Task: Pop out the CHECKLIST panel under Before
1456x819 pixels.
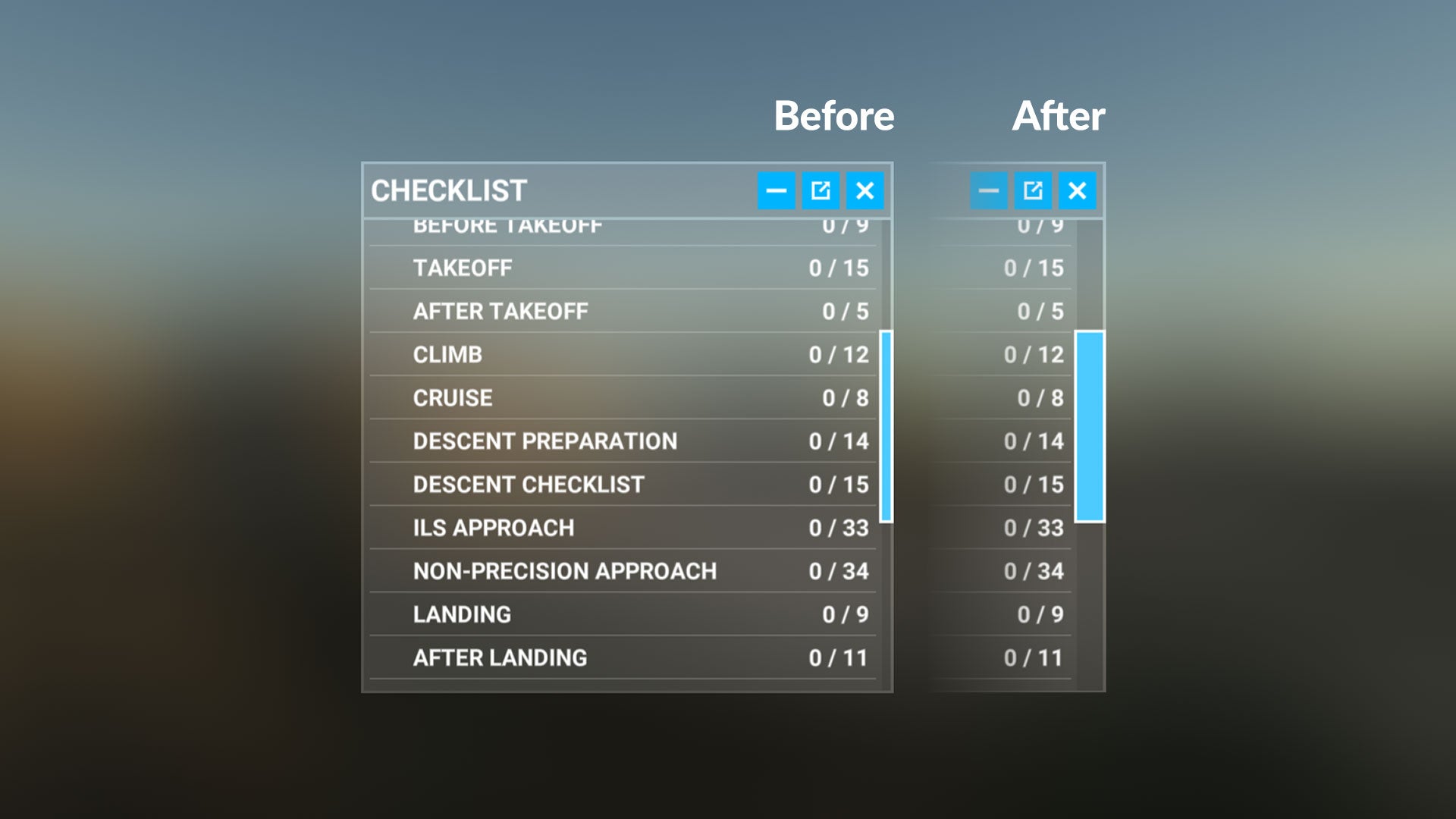Action: [x=821, y=190]
